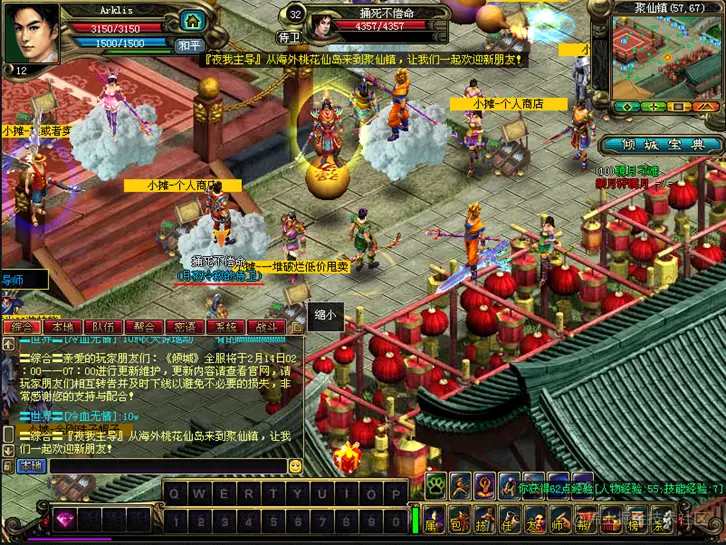Viewport: 726px width, 545px height.
Task: Open the 包 bag inventory
Action: (x=455, y=521)
